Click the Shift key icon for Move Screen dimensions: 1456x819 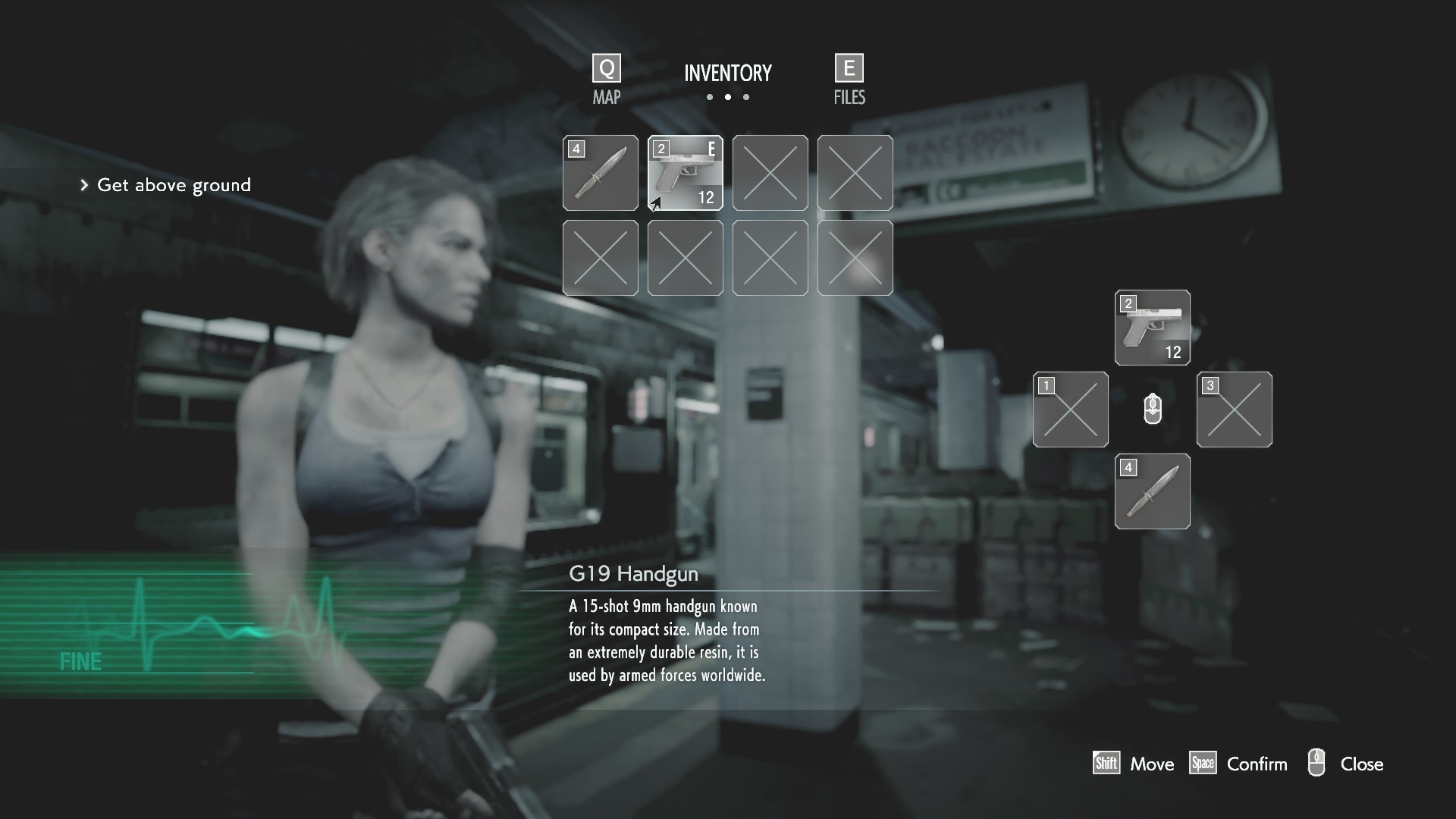tap(1106, 764)
